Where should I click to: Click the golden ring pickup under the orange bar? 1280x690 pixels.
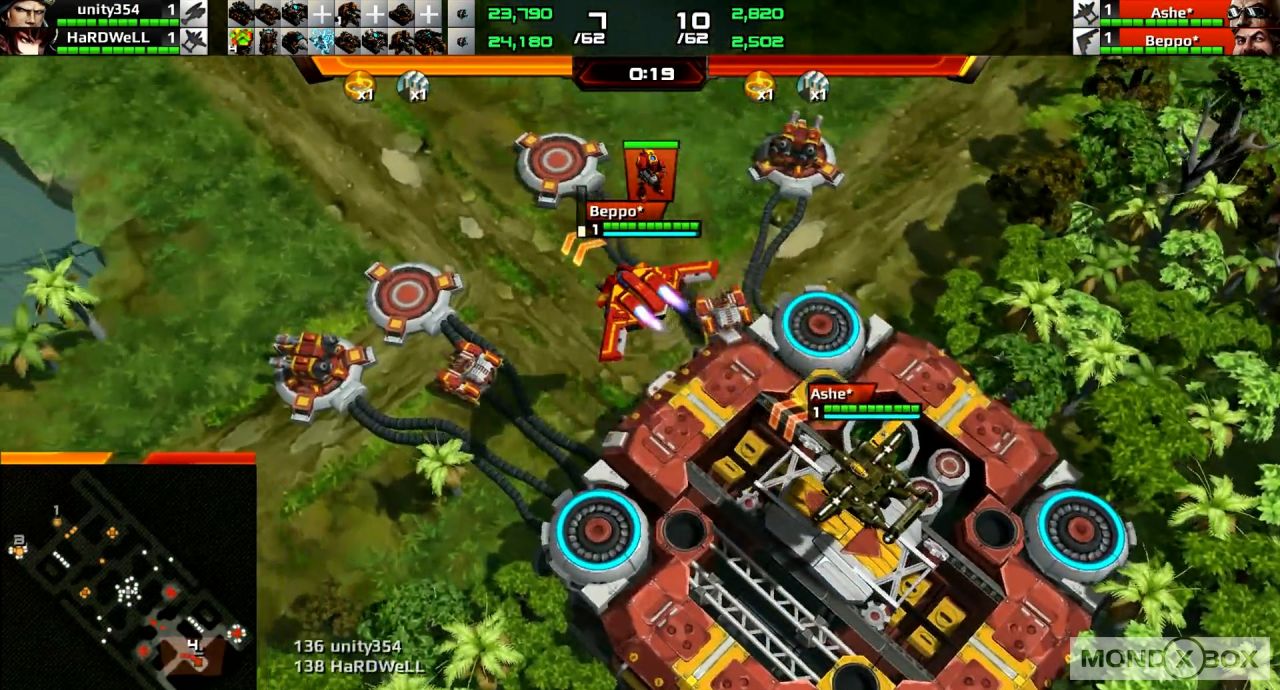point(359,85)
